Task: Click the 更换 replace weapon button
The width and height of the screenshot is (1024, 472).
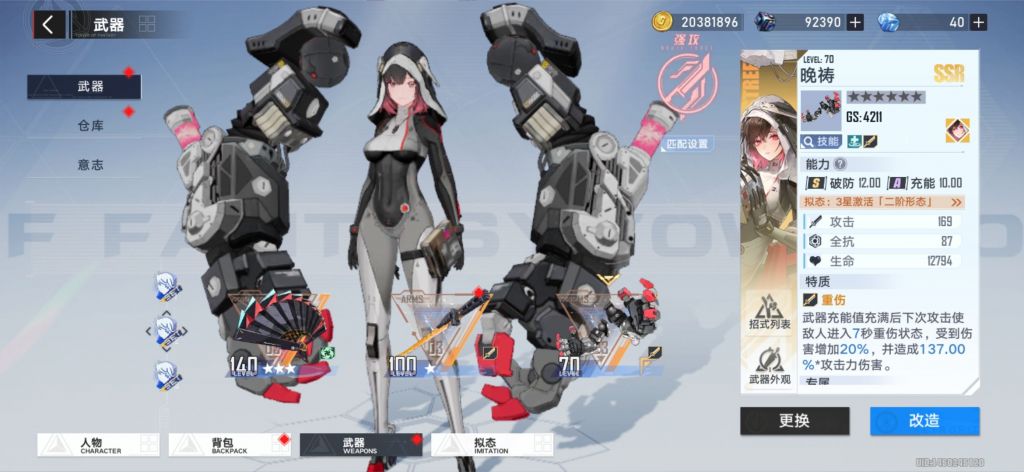Action: (794, 420)
